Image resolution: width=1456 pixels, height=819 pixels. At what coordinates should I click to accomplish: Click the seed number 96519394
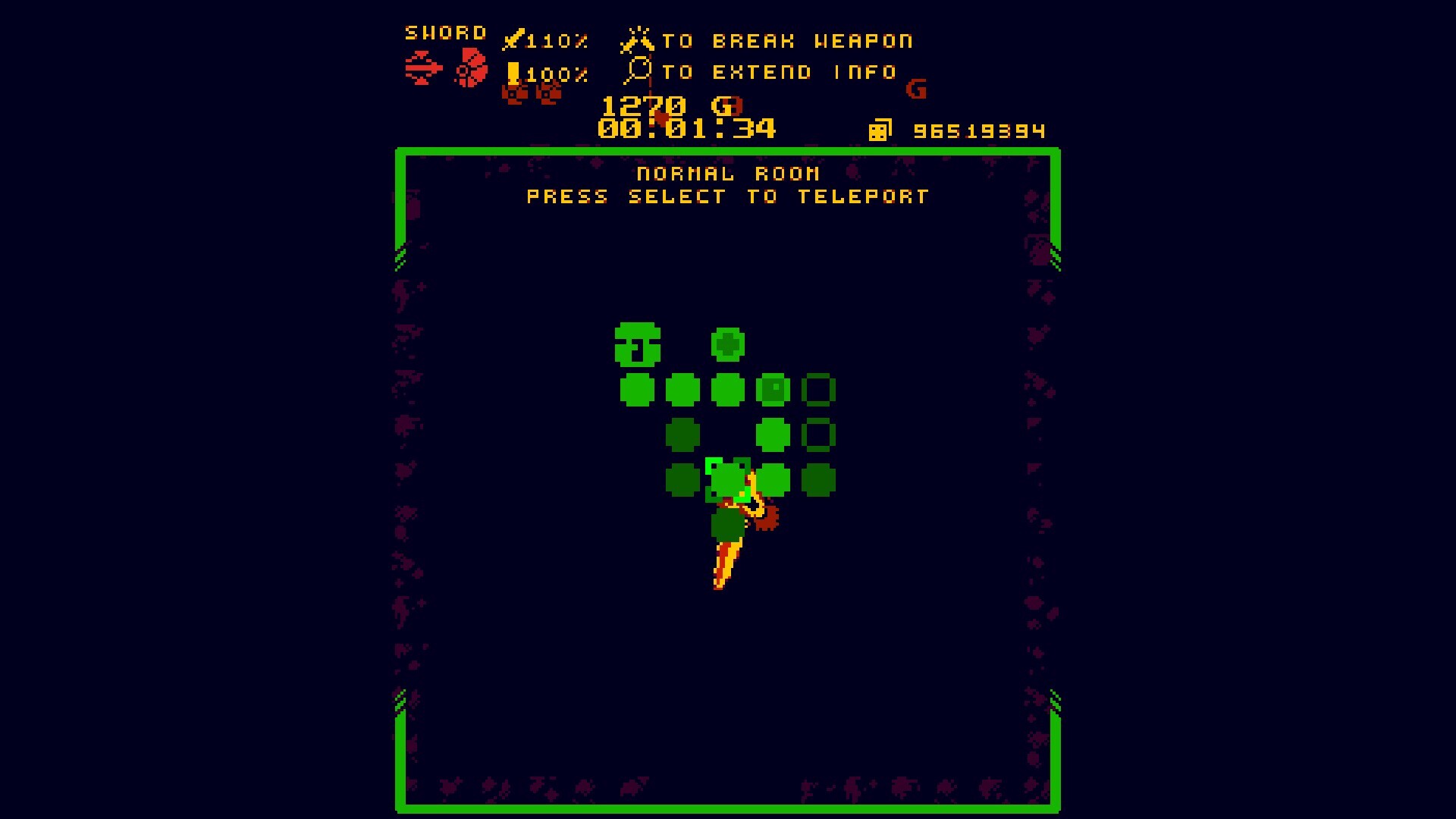tap(978, 130)
